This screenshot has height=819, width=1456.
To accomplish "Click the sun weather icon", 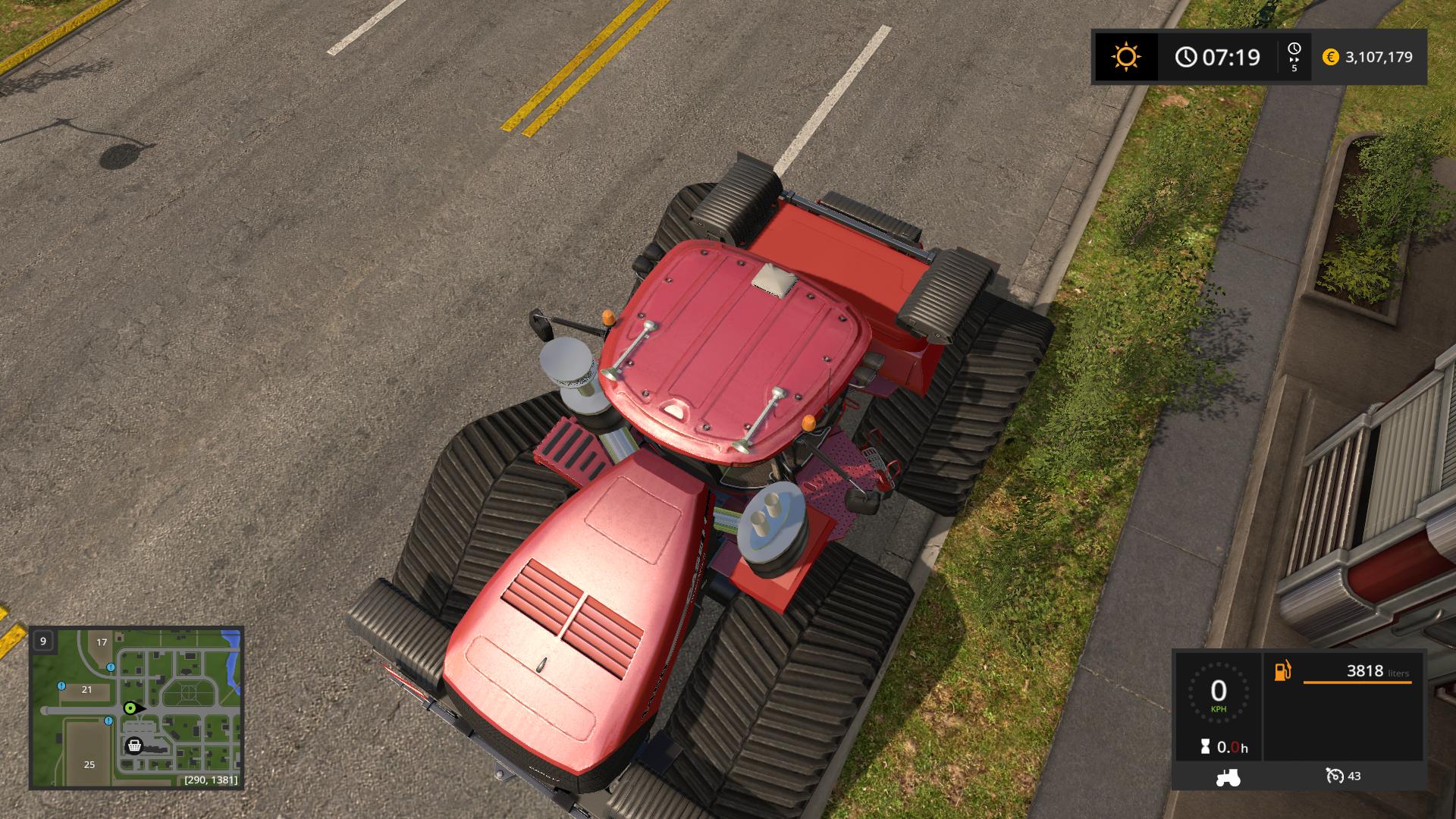I will pos(1125,57).
